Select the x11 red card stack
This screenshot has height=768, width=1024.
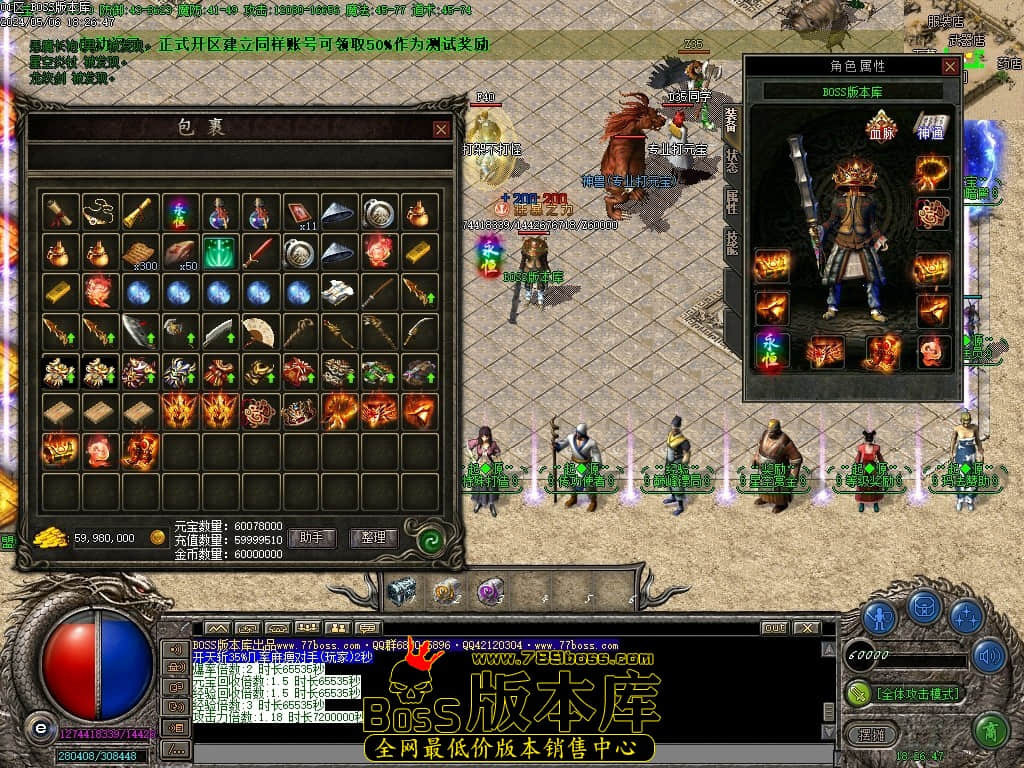299,211
